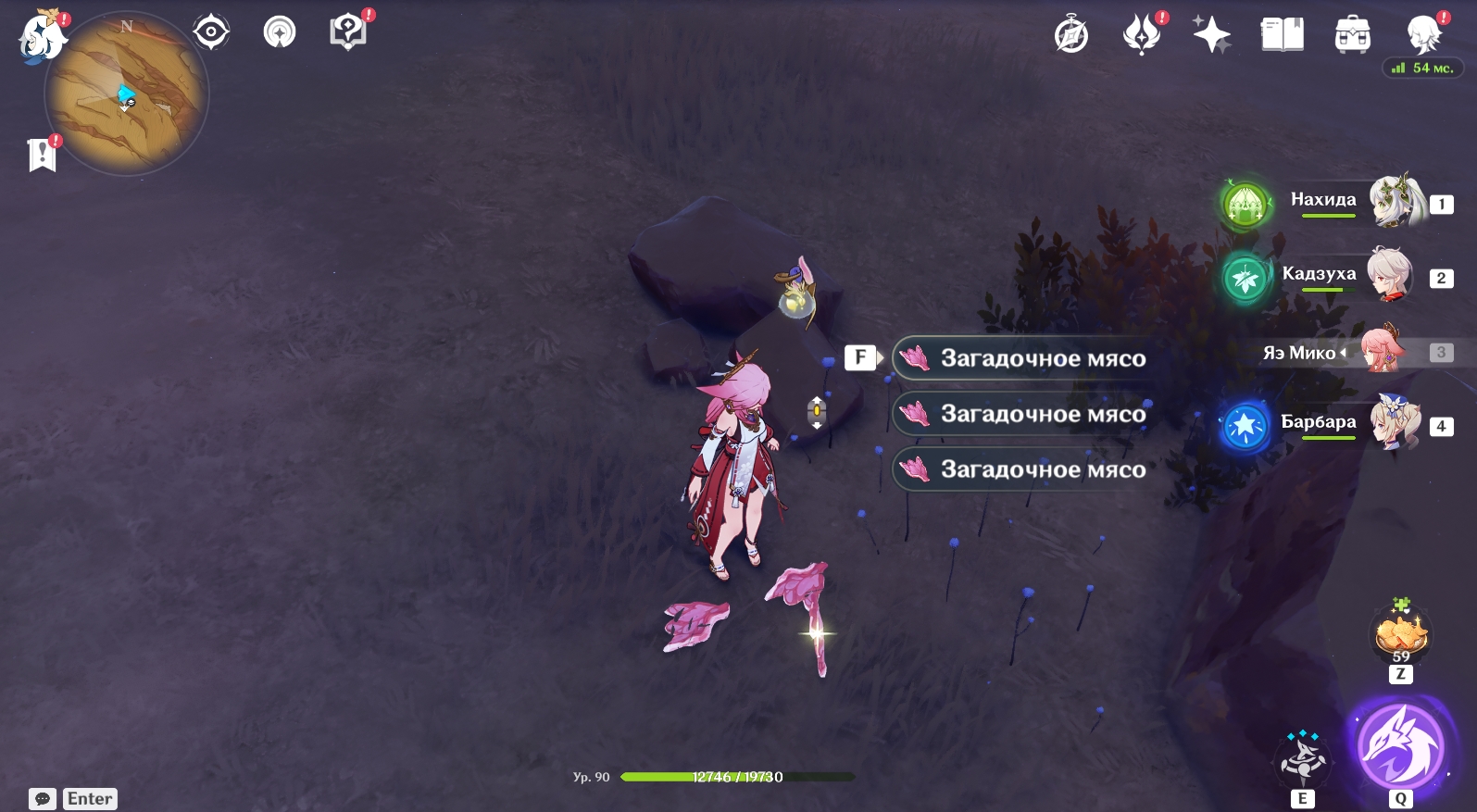This screenshot has height=812, width=1477.
Task: Open the compass adventure icon
Action: click(x=1071, y=35)
